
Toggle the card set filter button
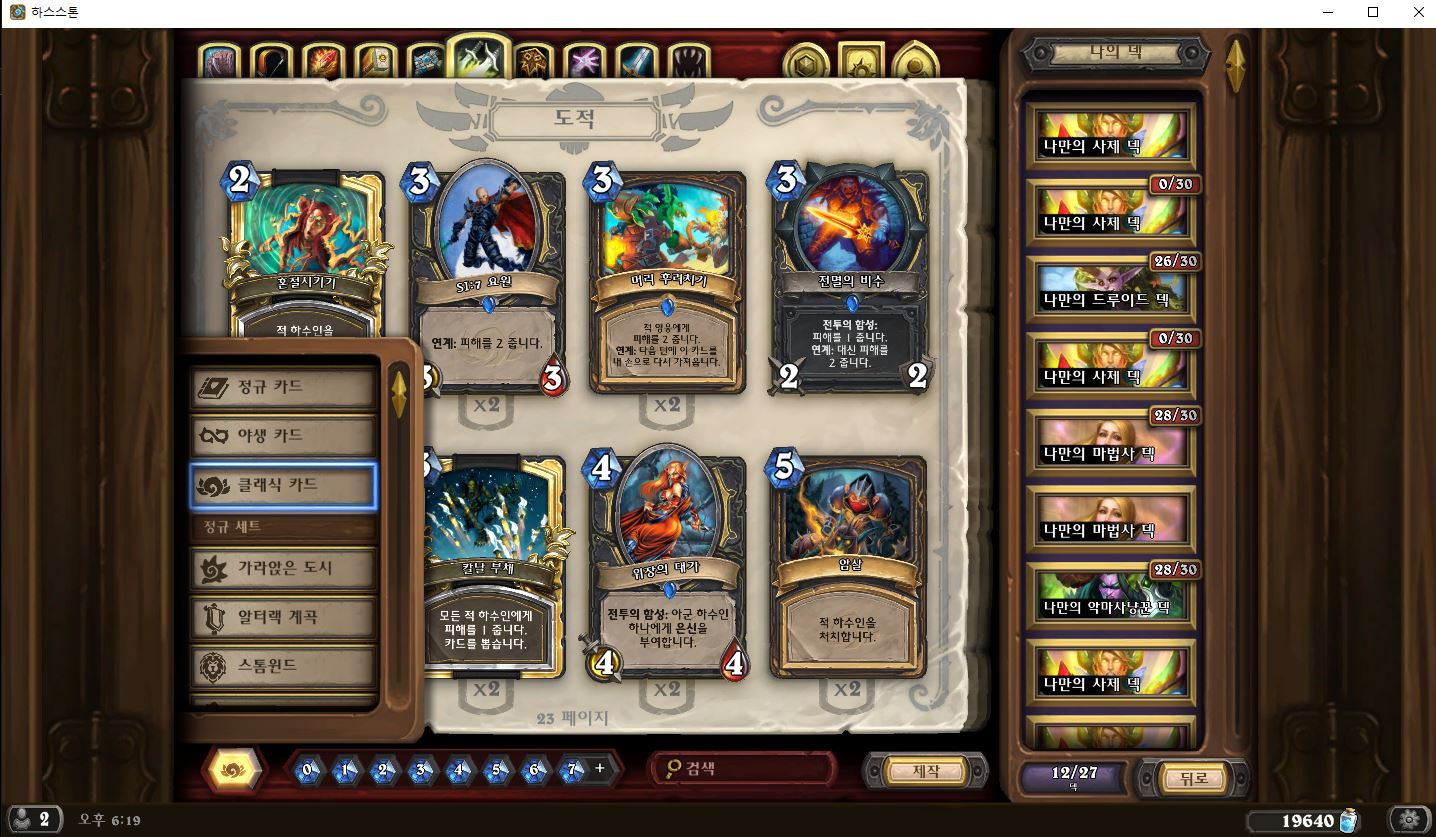click(233, 769)
